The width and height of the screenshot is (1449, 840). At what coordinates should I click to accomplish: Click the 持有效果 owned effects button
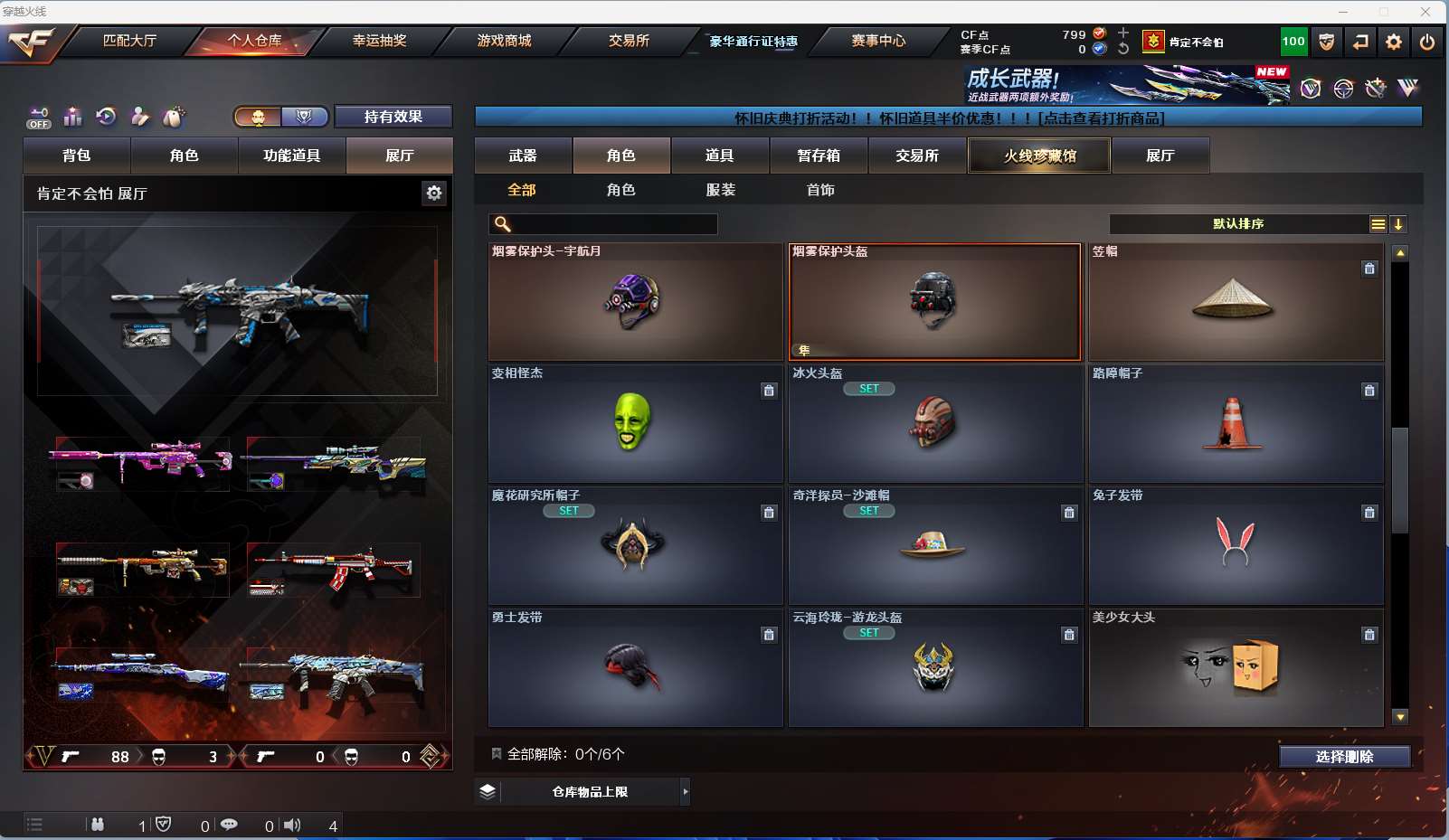point(393,117)
